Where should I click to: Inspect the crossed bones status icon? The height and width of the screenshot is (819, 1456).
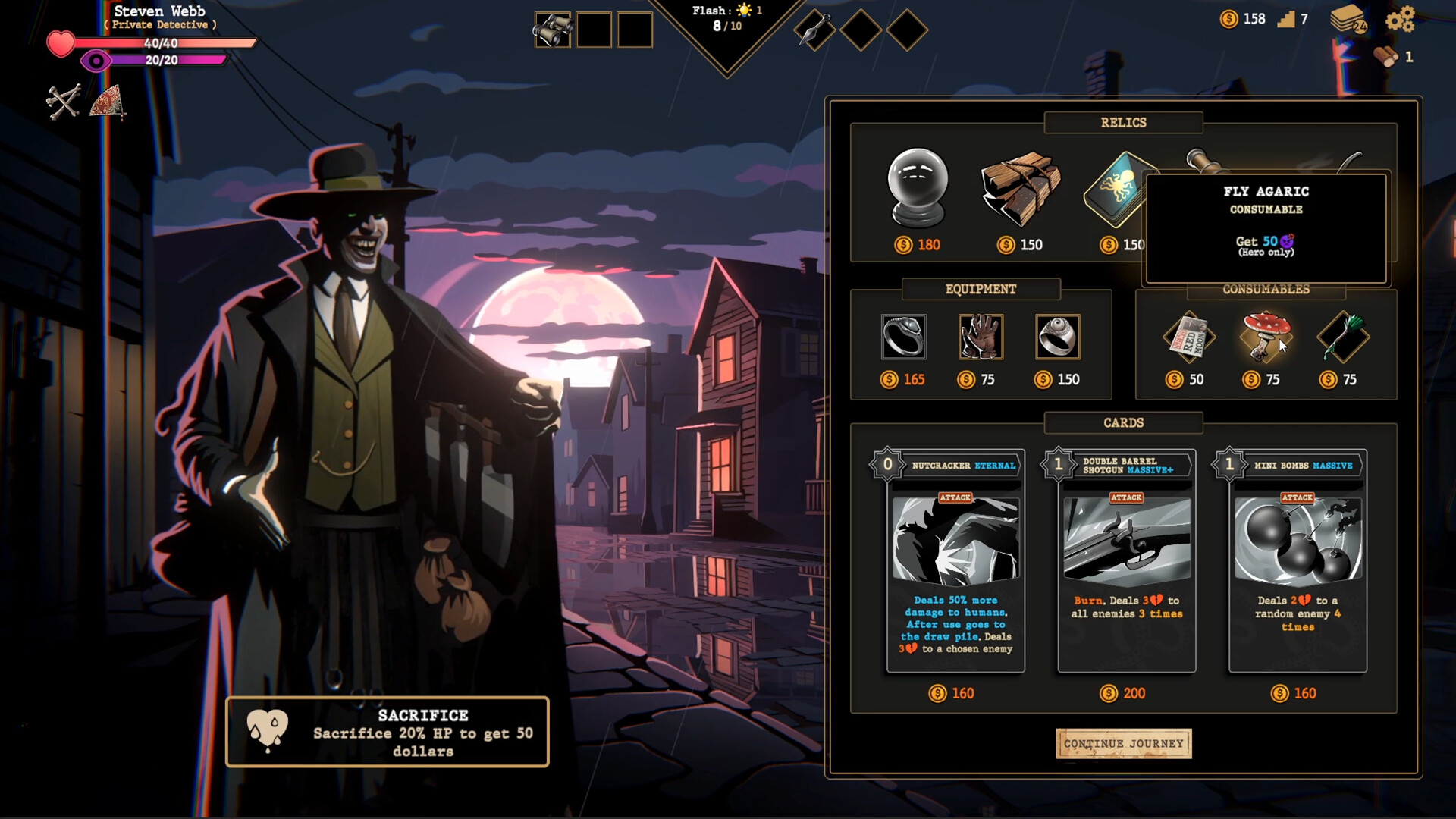tap(63, 102)
